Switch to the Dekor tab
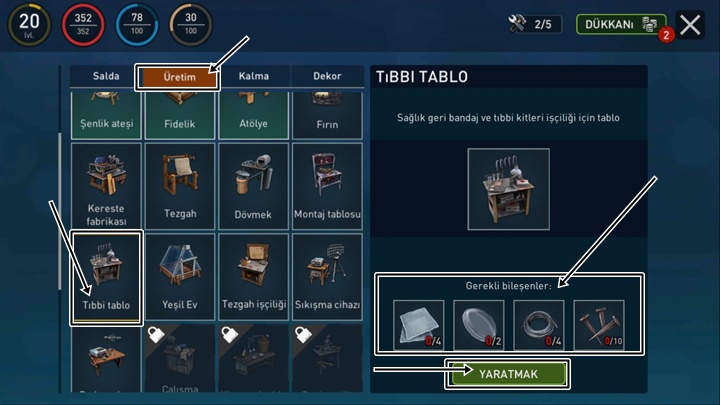 coord(326,76)
